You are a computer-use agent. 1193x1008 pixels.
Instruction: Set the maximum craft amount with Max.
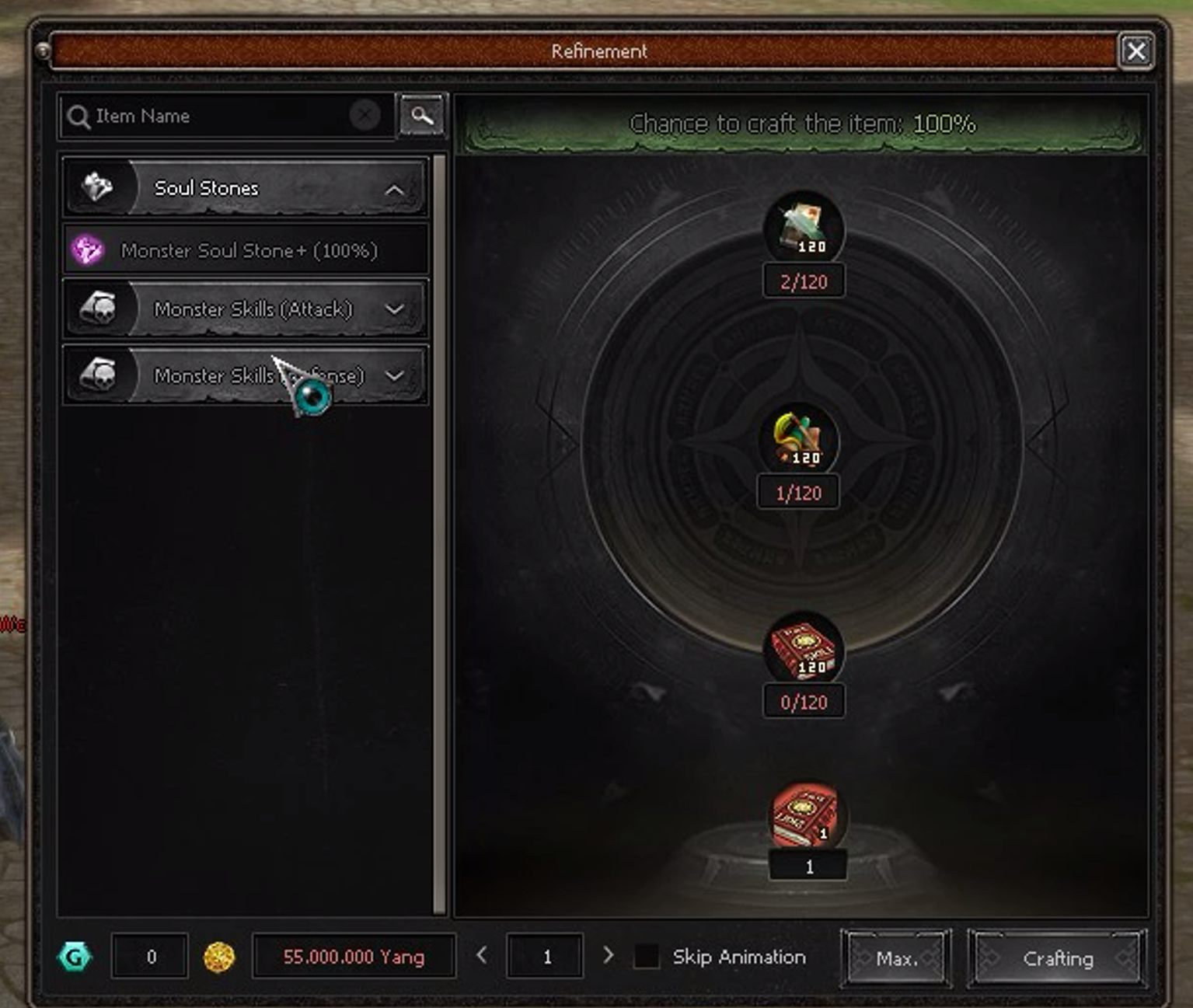pos(896,958)
